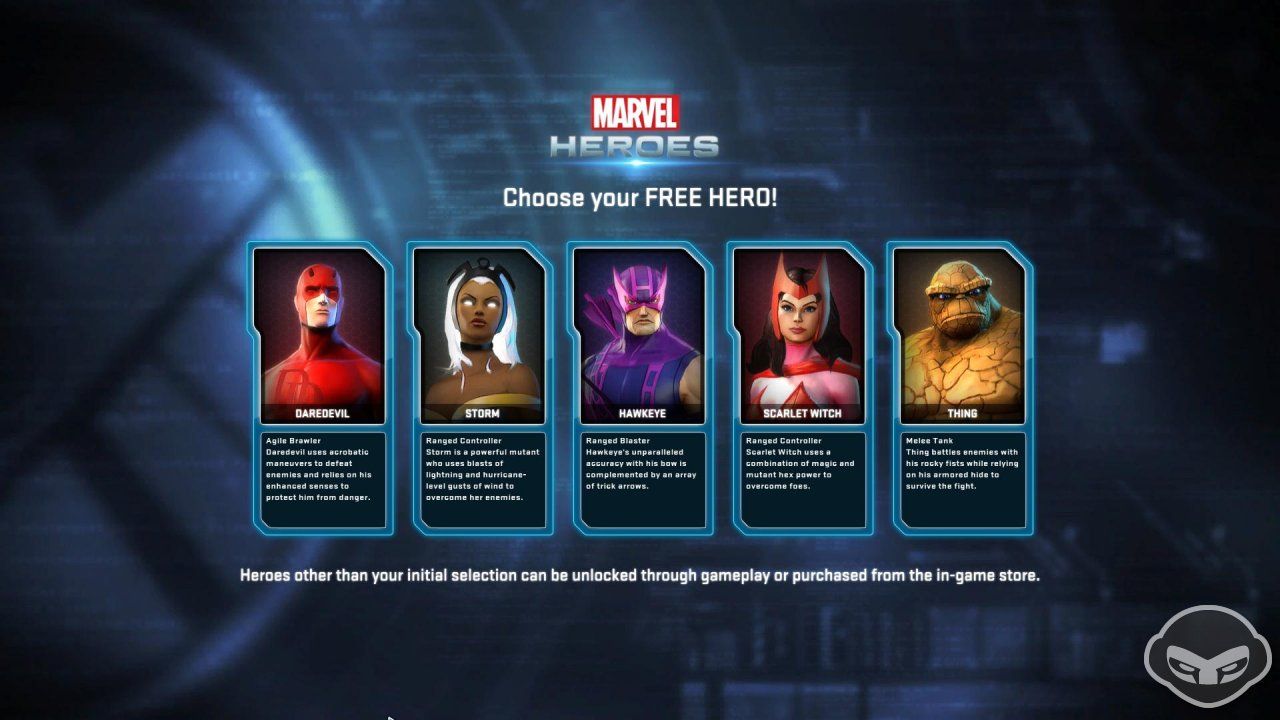Select Hawkeye's hero portrait
Image resolution: width=1280 pixels, height=720 pixels.
pos(642,330)
